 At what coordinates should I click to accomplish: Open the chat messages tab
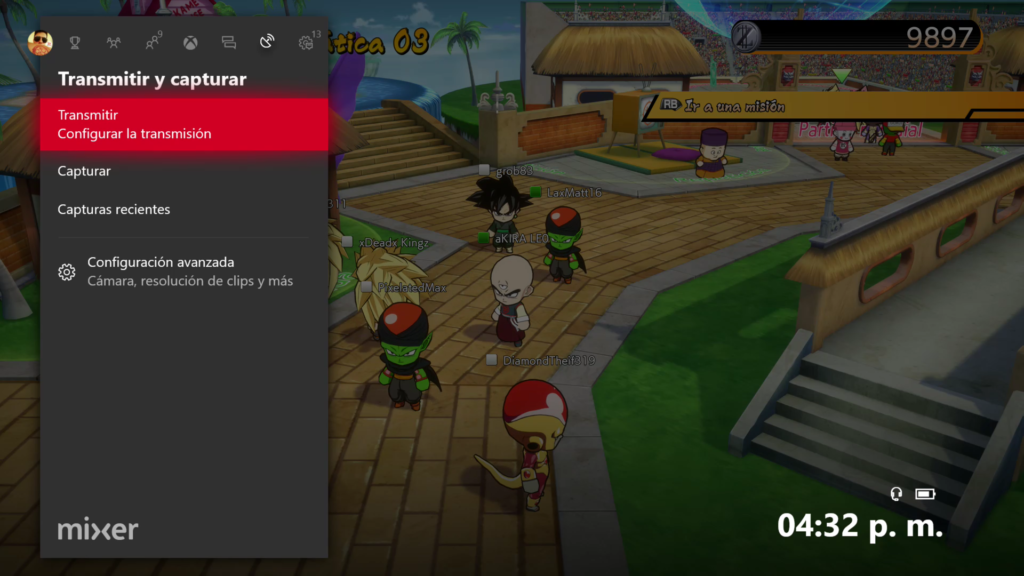[228, 43]
